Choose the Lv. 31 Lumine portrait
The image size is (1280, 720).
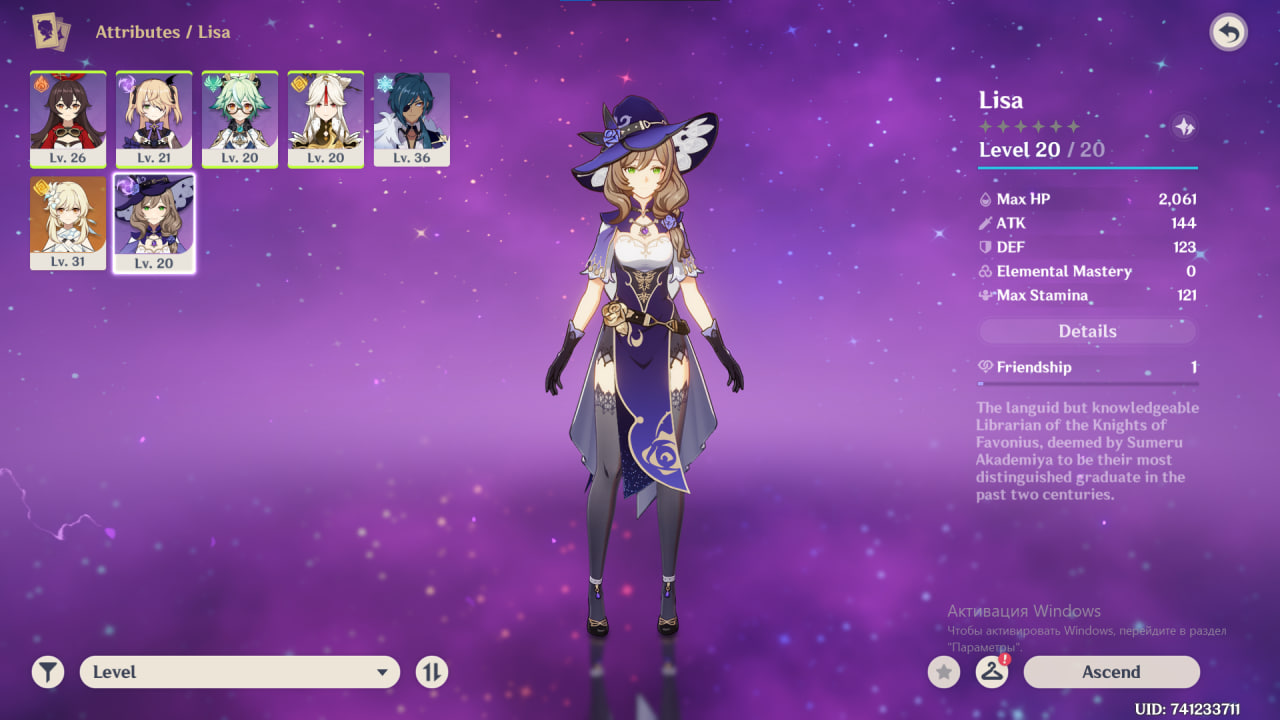(x=68, y=223)
